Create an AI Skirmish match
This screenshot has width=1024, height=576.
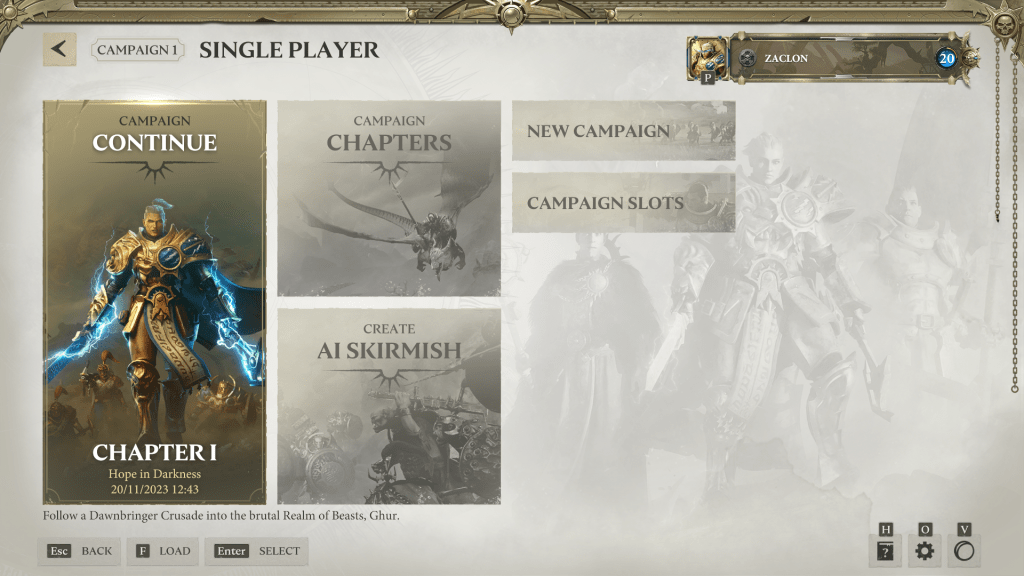[389, 405]
